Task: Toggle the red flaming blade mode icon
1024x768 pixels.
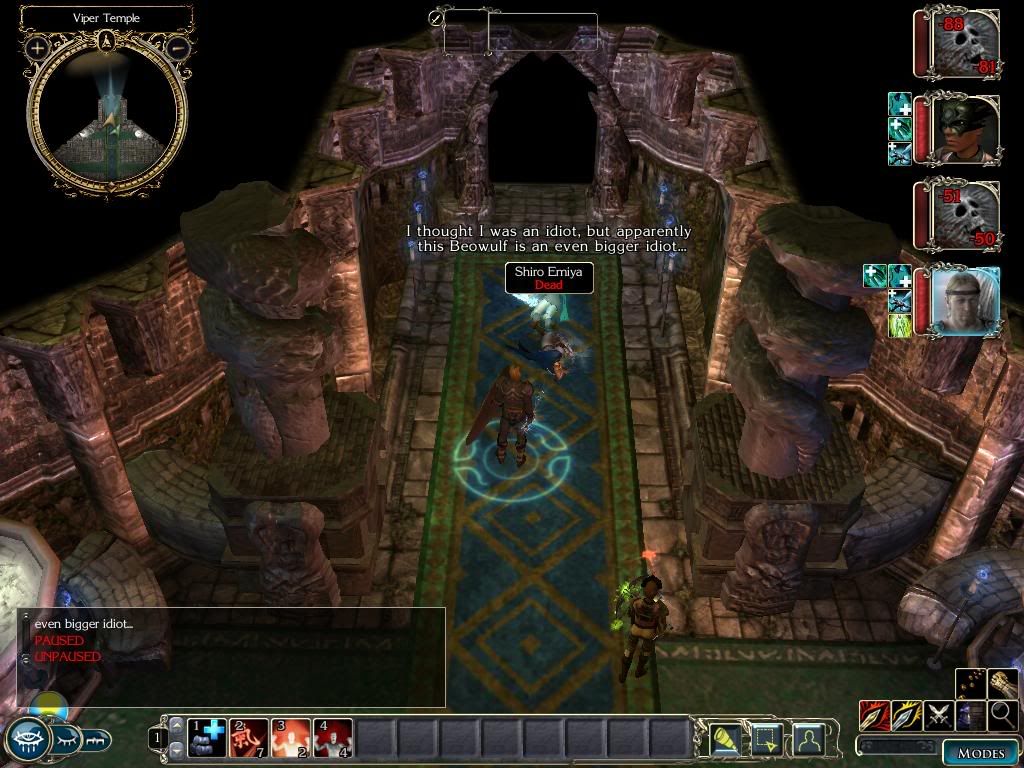Action: coord(874,715)
